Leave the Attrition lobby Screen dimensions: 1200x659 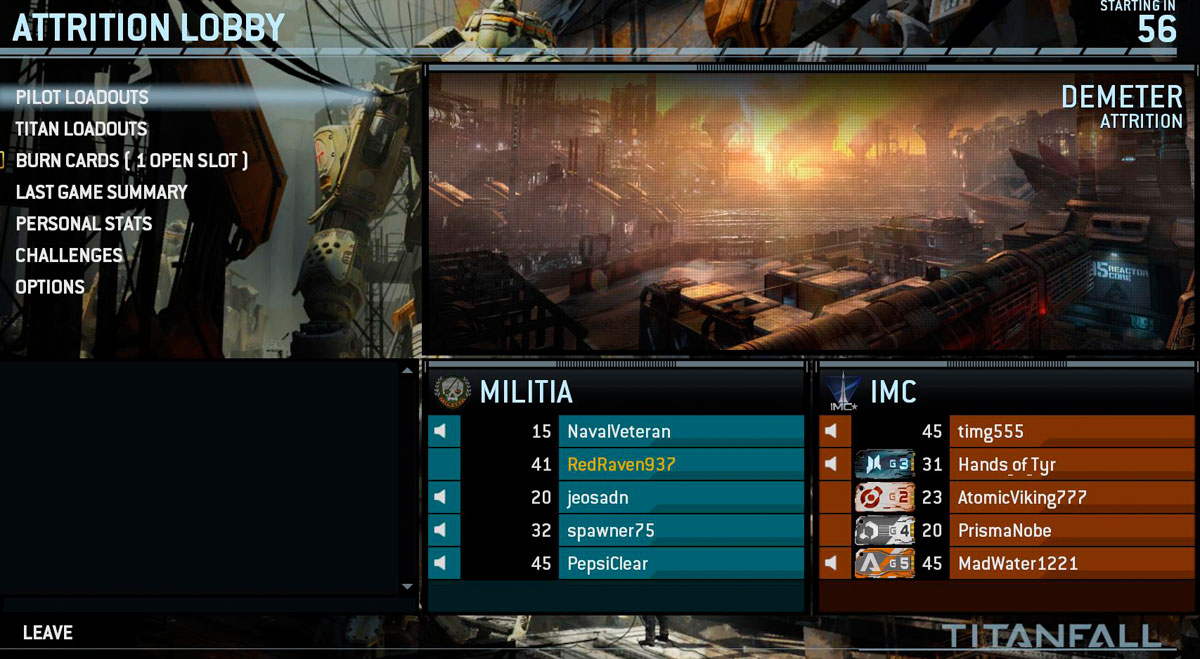48,633
